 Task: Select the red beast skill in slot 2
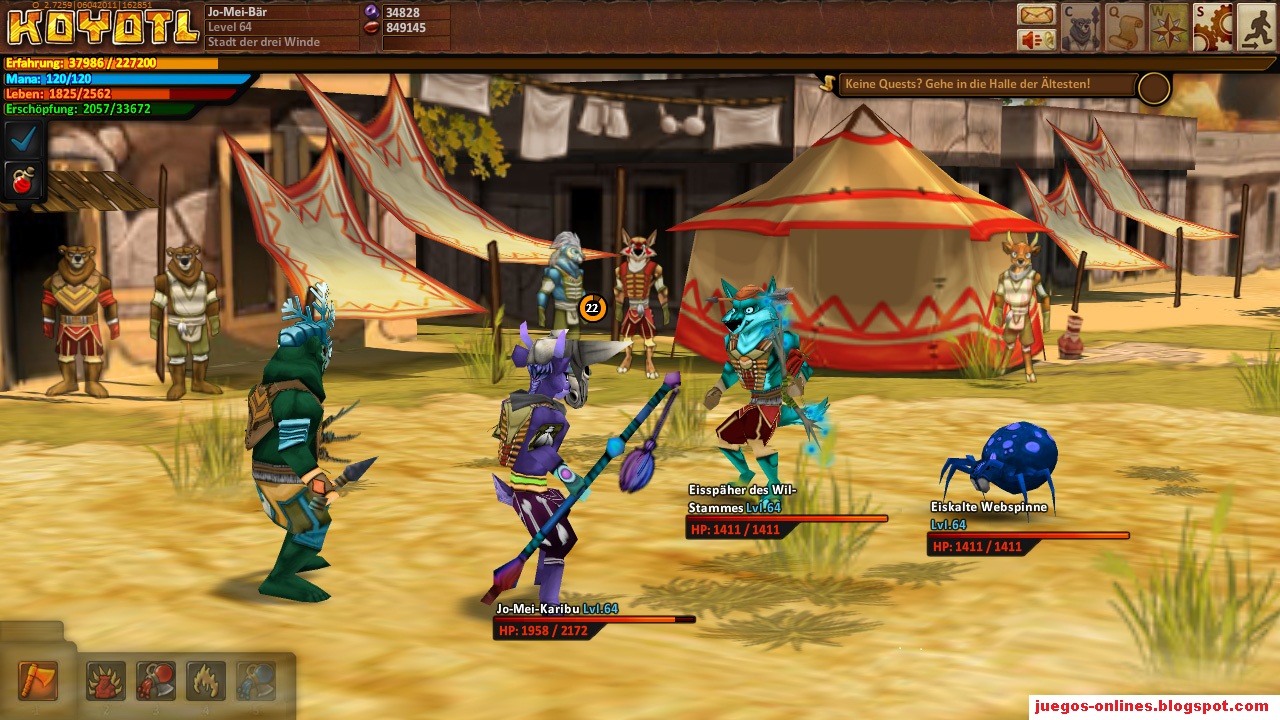(x=104, y=680)
